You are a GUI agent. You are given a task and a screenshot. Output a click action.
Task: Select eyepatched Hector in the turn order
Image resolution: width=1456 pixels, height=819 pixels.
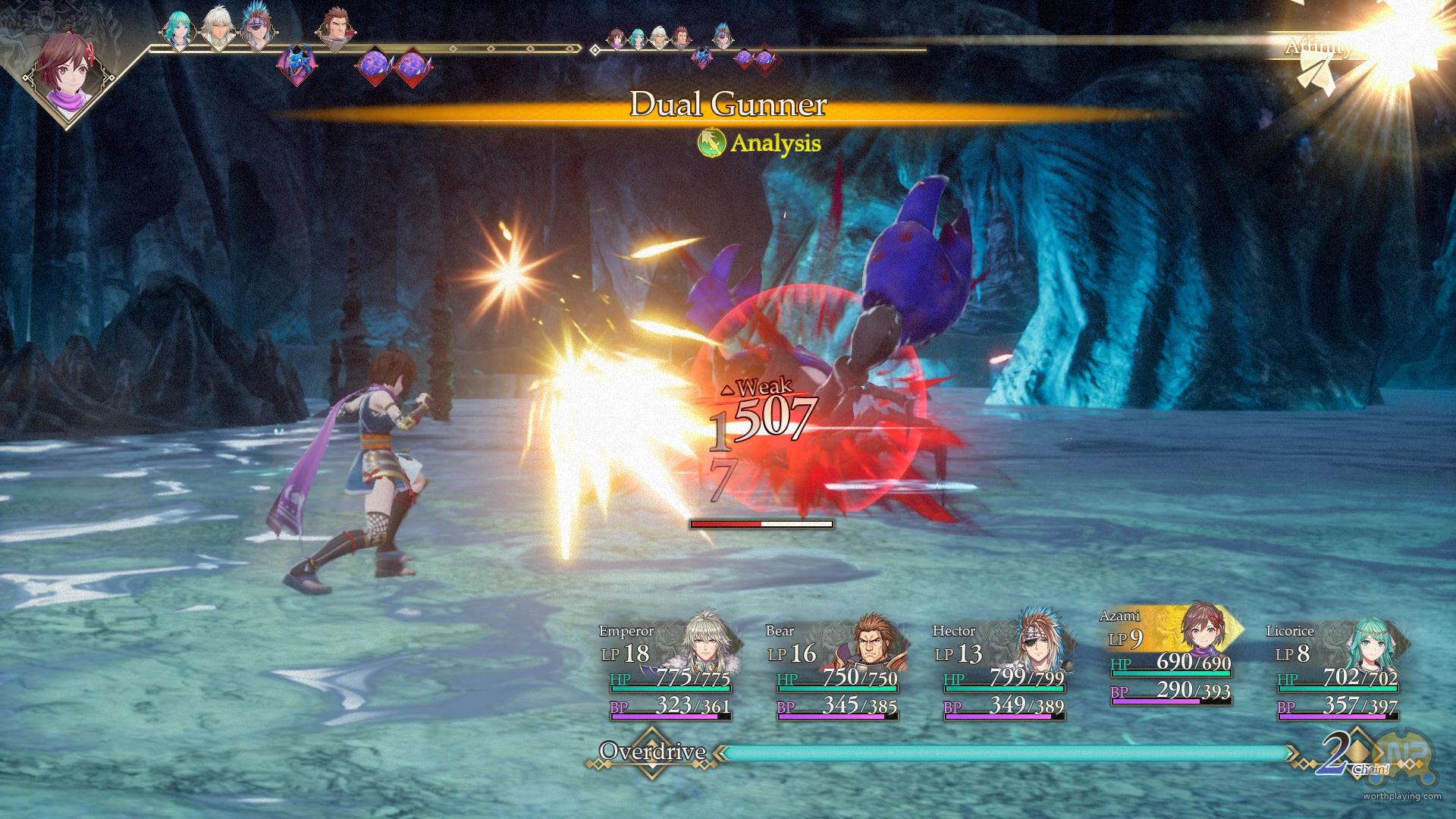(256, 30)
